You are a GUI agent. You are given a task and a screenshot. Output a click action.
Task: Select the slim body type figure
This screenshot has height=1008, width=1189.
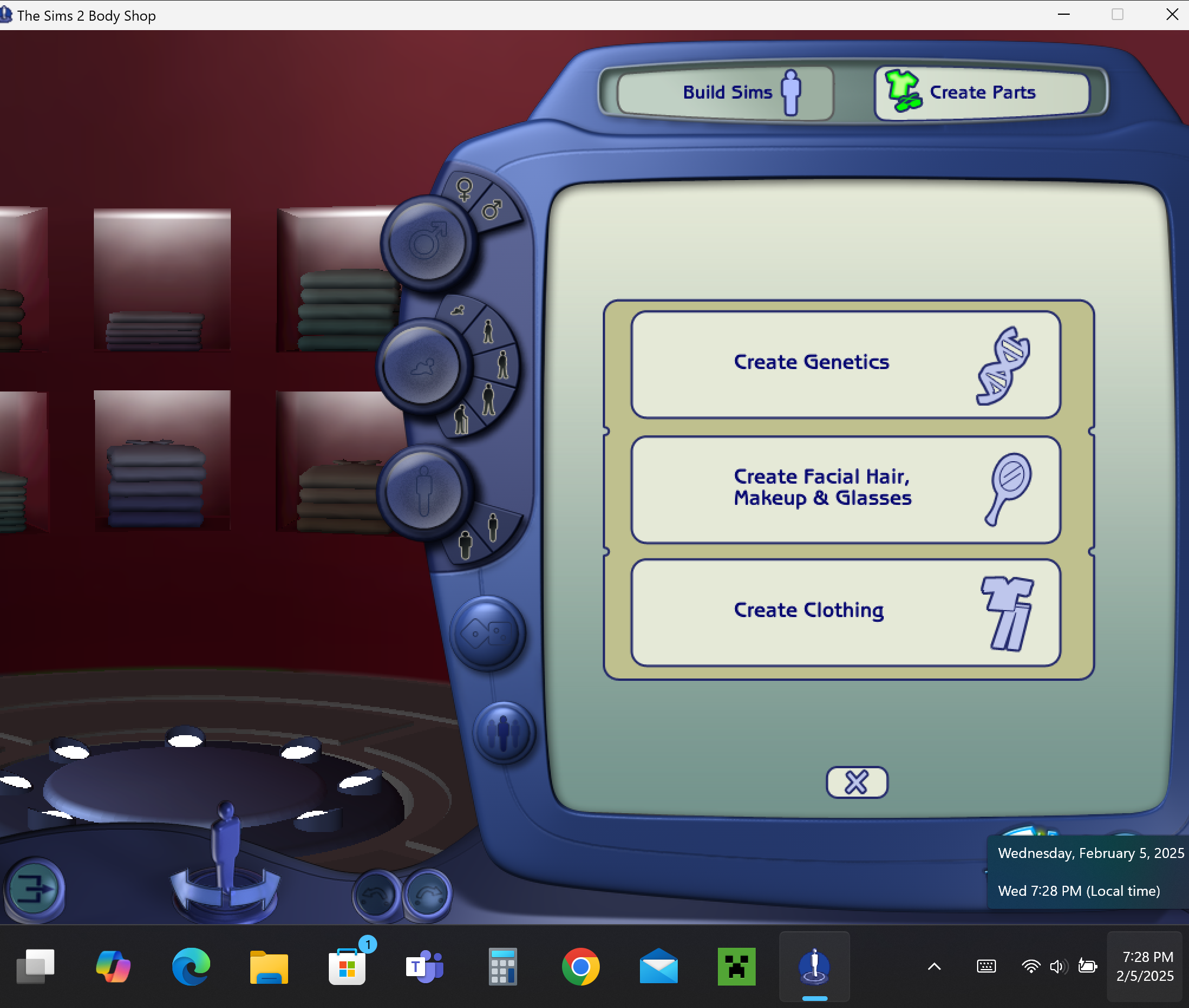pyautogui.click(x=493, y=525)
